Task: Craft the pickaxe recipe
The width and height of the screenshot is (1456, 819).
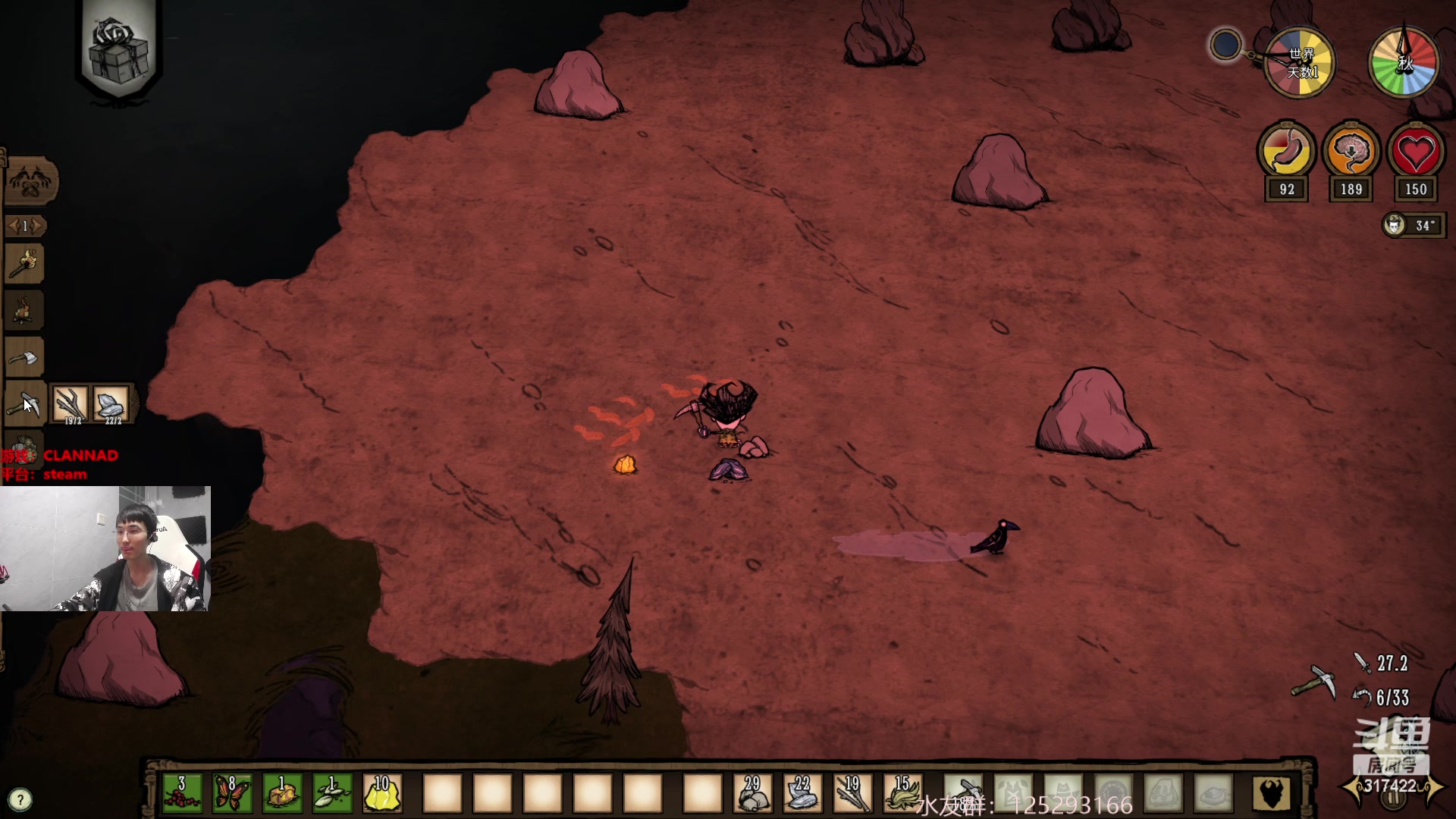Action: tap(25, 403)
